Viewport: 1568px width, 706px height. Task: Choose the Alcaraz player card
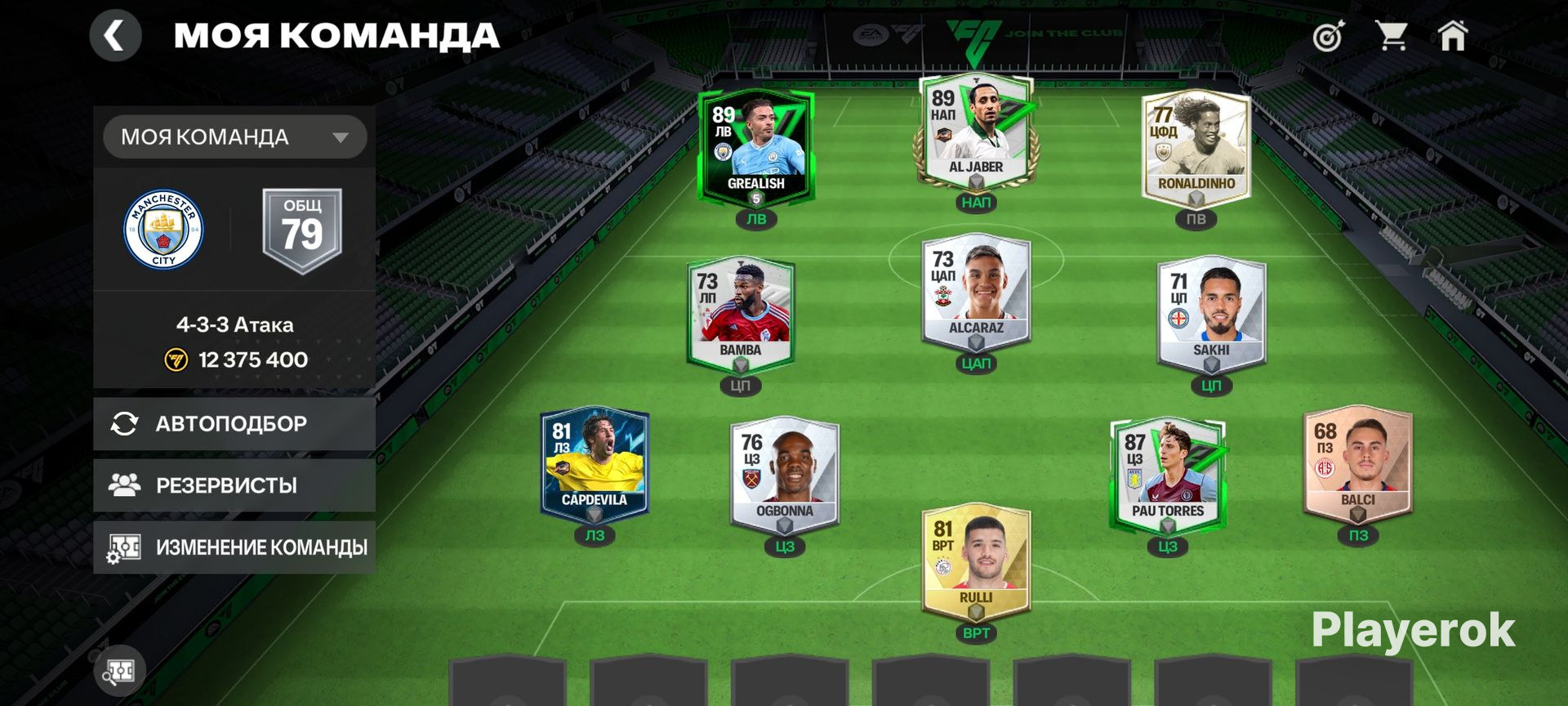click(976, 294)
